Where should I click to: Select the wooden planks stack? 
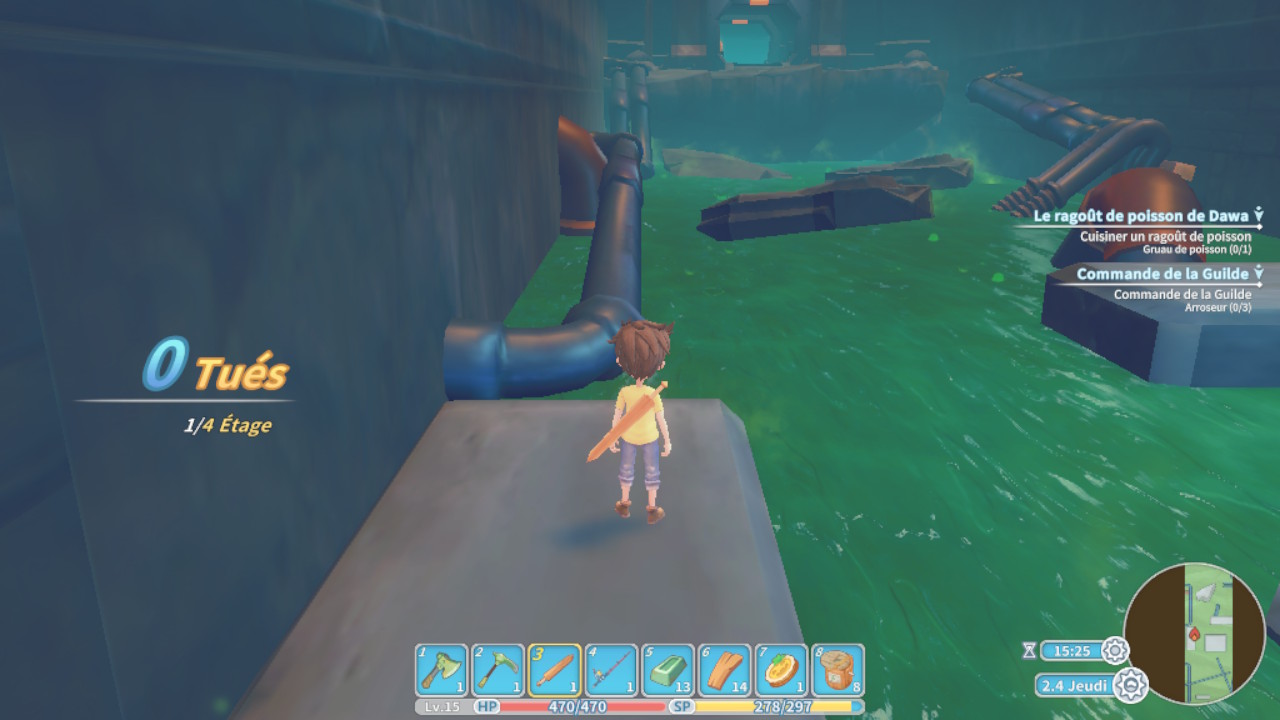(x=724, y=670)
